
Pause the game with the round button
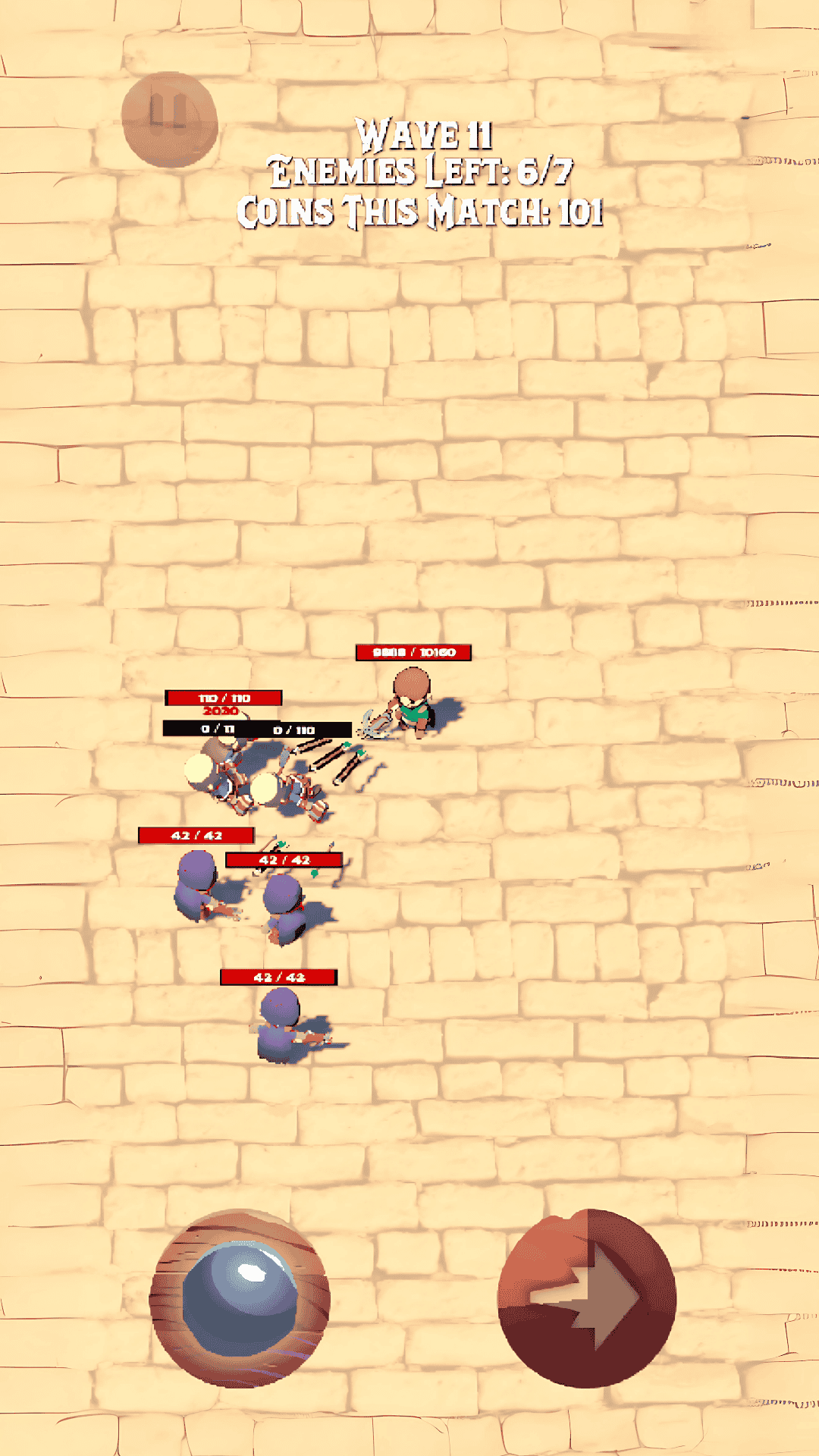169,118
